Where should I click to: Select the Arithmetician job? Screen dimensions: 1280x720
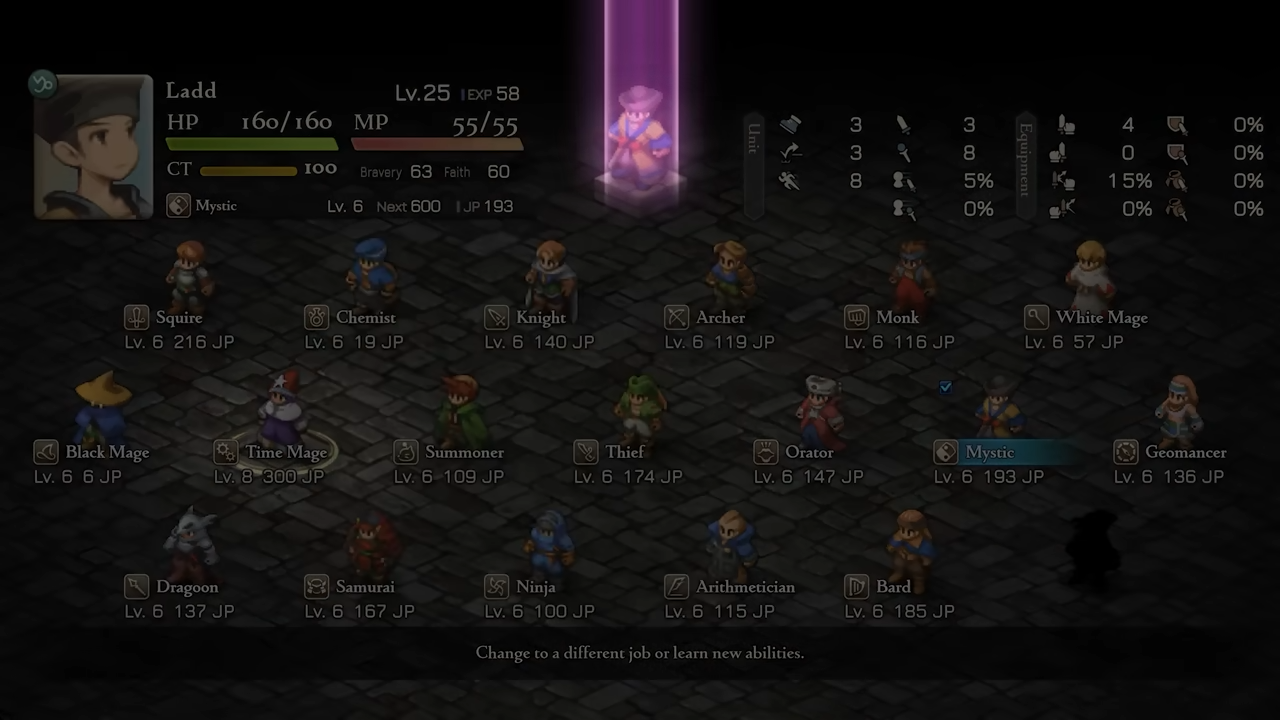[744, 587]
